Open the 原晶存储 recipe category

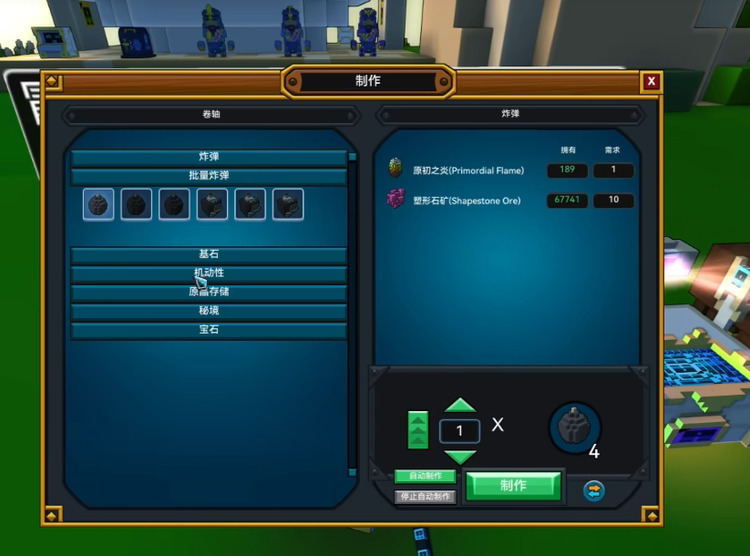tap(208, 292)
